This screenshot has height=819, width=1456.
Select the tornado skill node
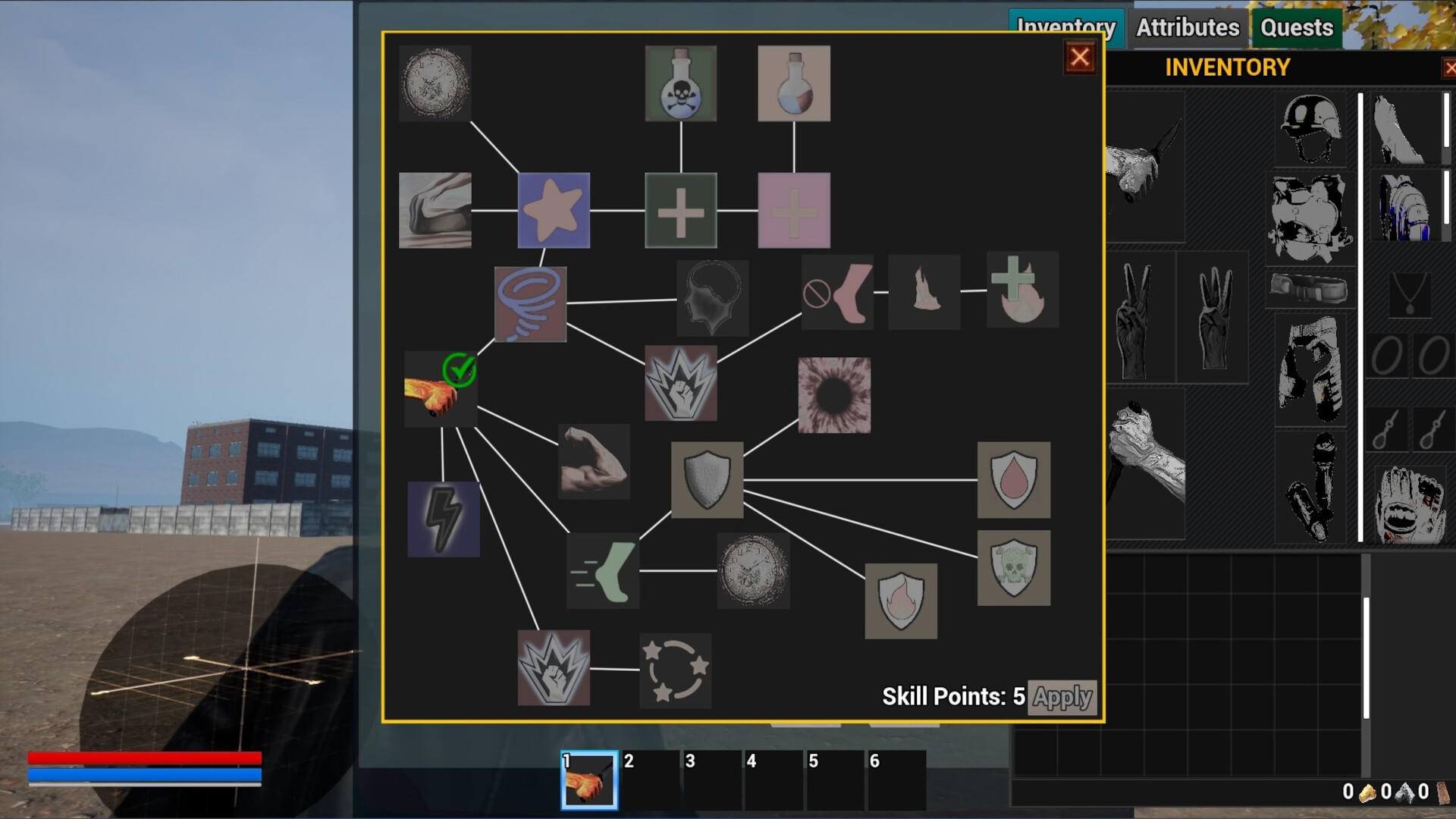coord(531,303)
